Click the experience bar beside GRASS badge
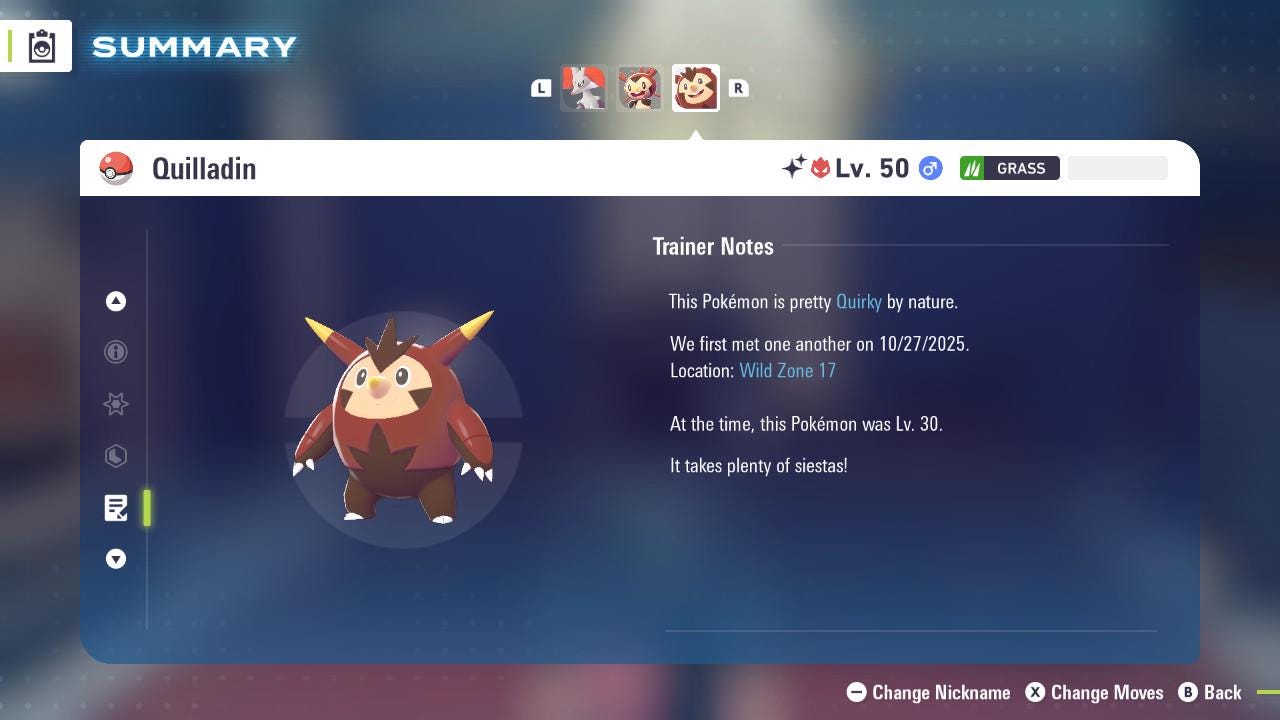 click(1117, 168)
